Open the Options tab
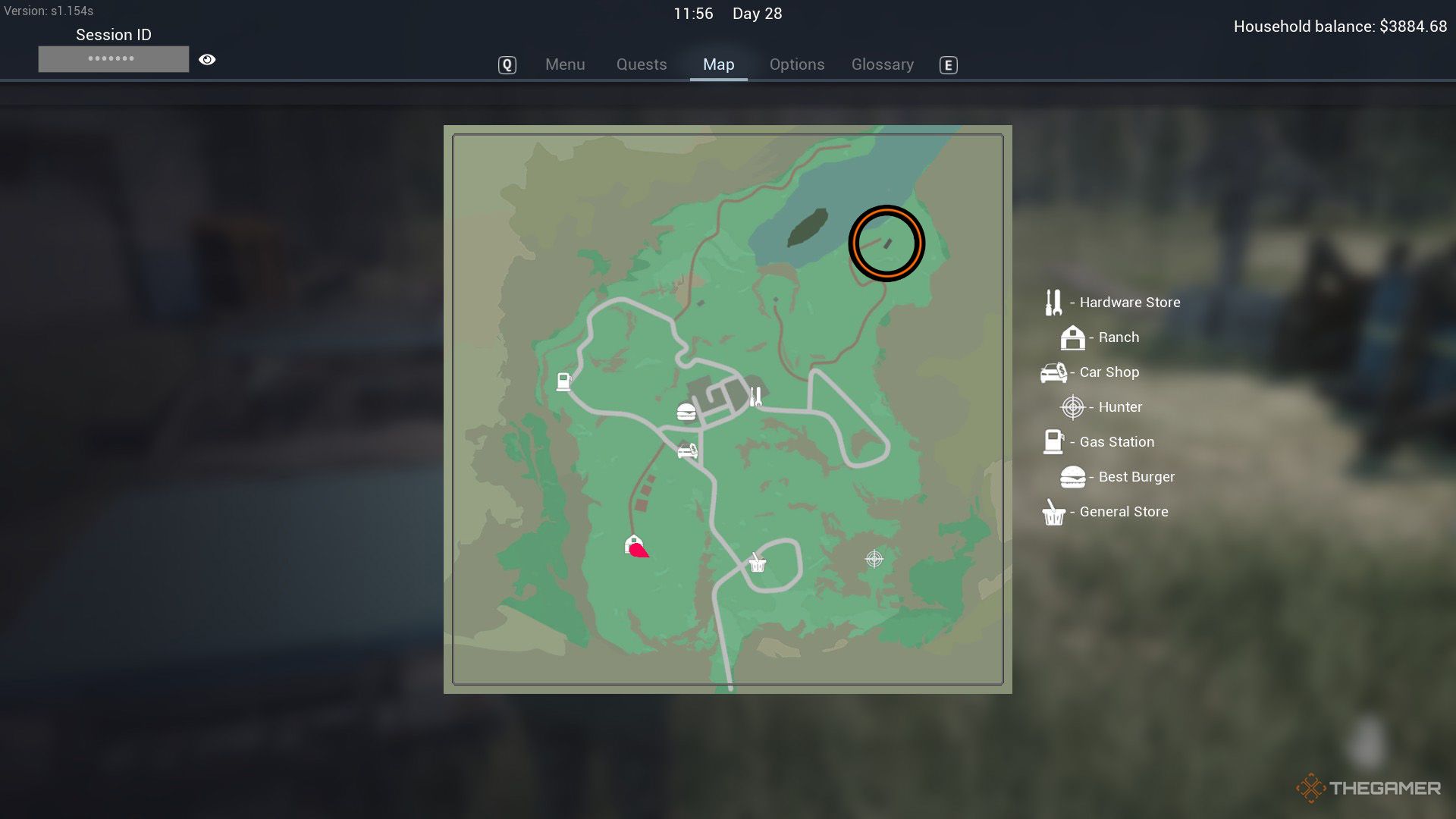The width and height of the screenshot is (1456, 819). click(x=796, y=64)
